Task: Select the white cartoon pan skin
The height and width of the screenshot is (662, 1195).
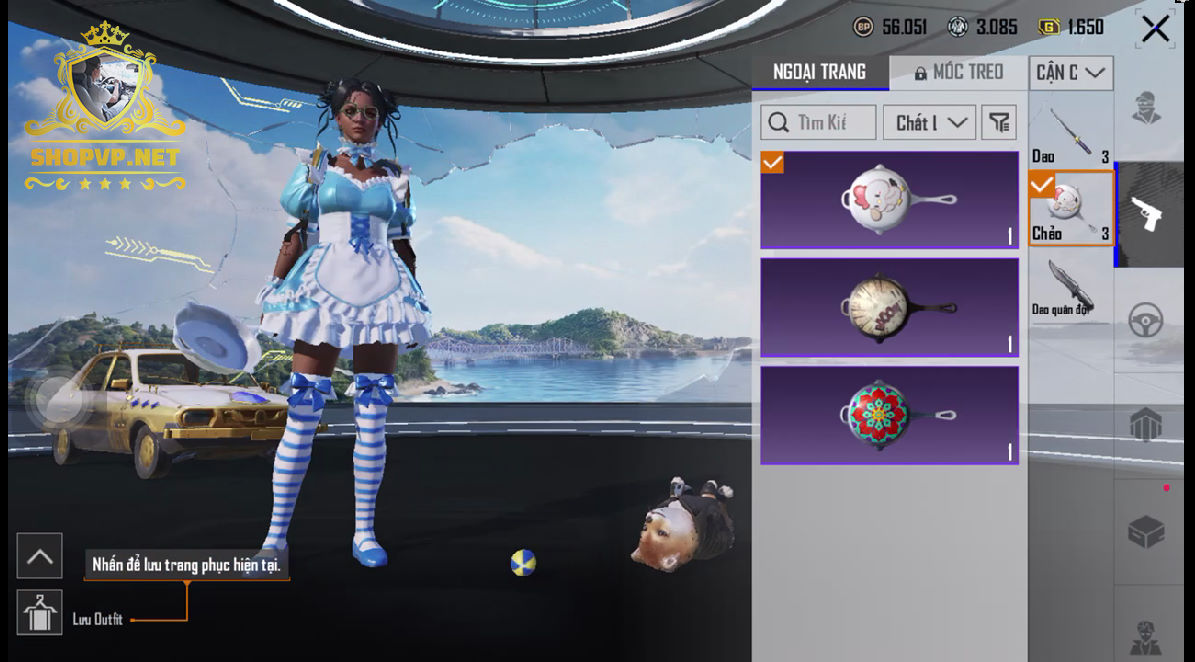Action: [889, 200]
